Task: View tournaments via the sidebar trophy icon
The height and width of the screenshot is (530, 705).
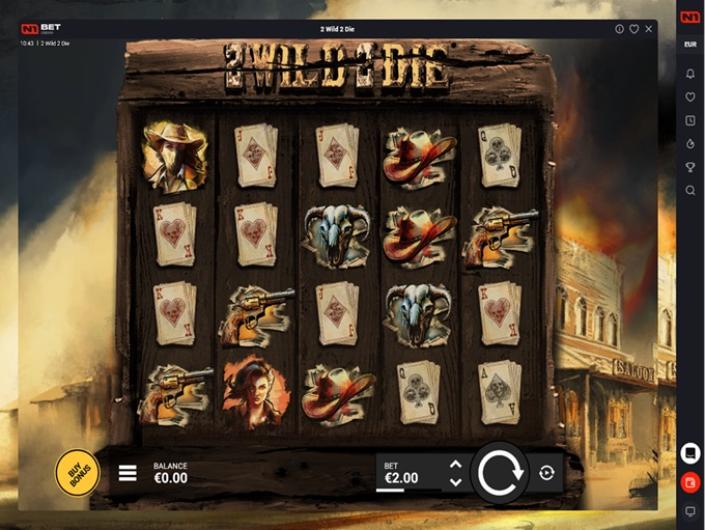Action: click(690, 167)
